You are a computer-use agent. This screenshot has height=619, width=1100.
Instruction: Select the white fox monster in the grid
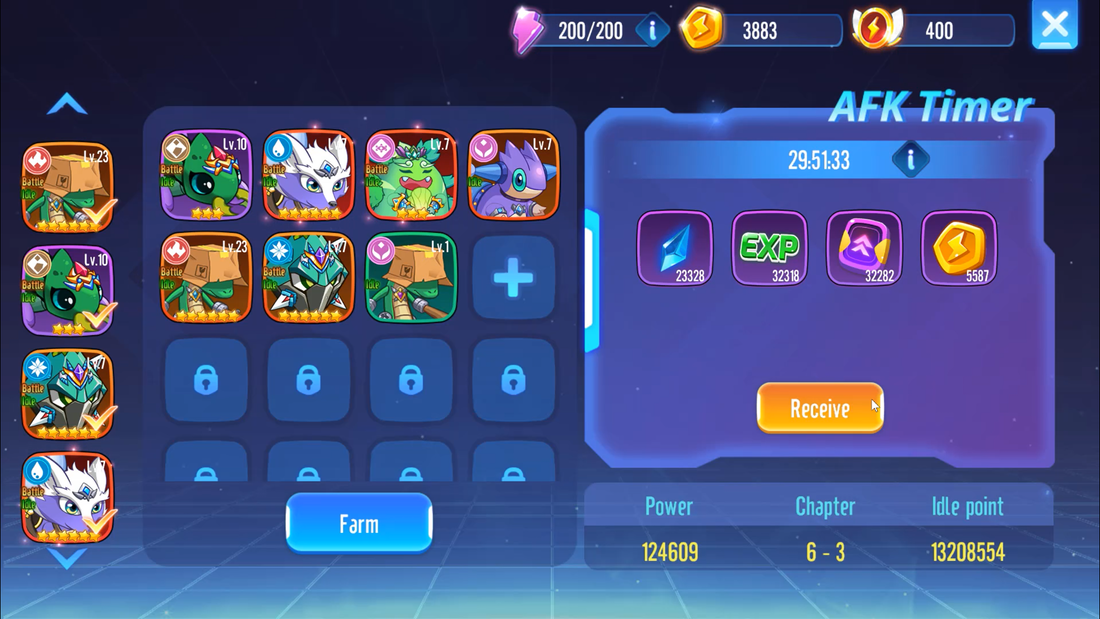(x=308, y=175)
